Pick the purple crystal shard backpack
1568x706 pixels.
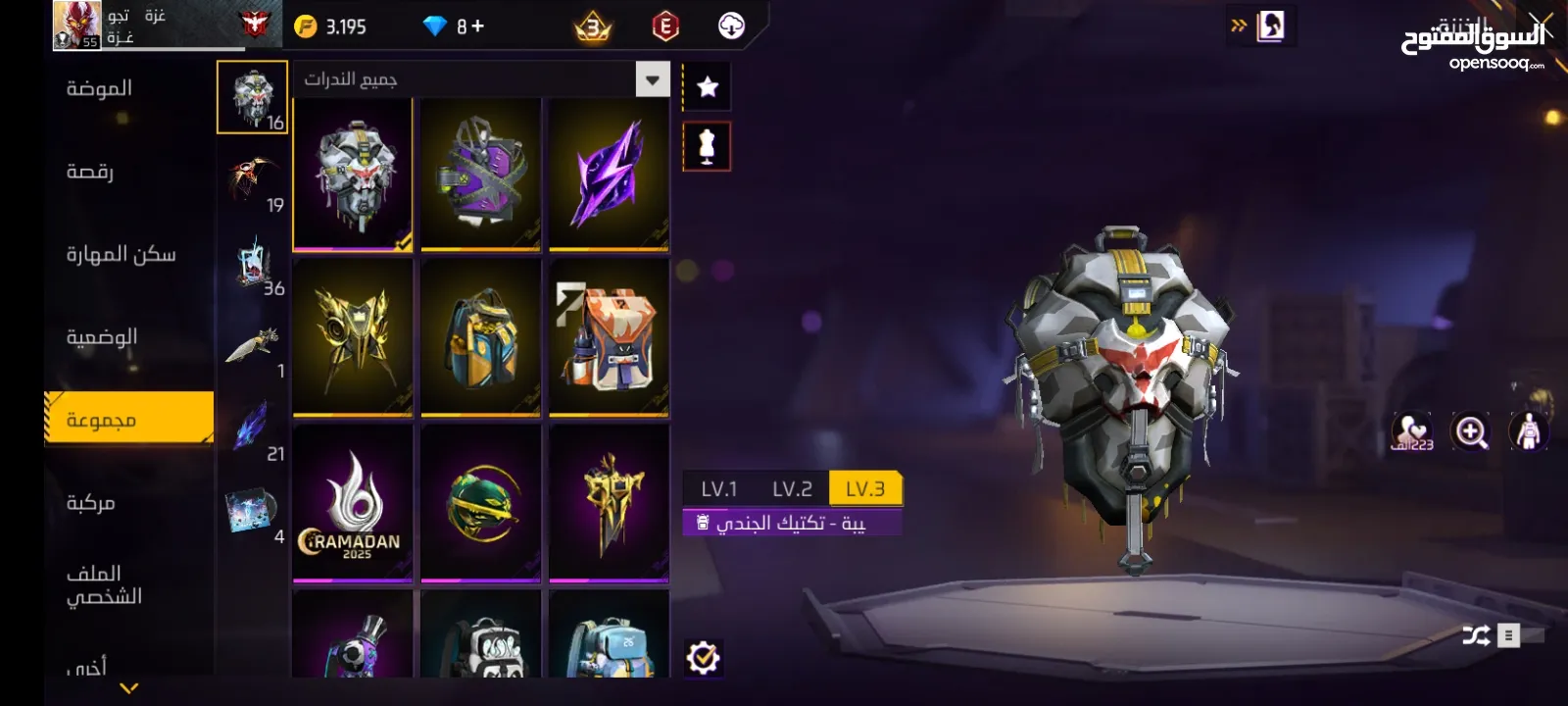point(609,175)
